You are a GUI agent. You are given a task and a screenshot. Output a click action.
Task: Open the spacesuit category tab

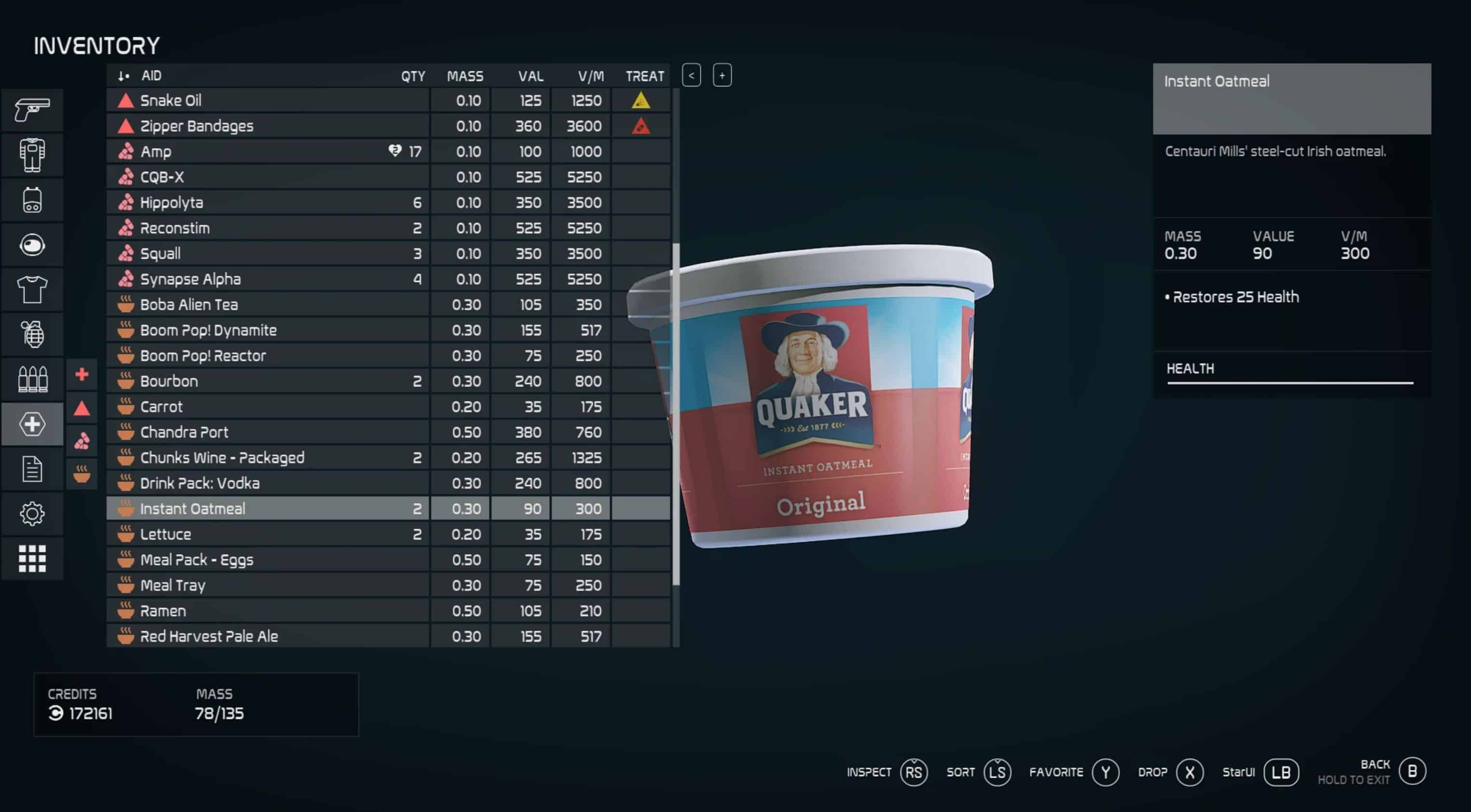pos(32,155)
